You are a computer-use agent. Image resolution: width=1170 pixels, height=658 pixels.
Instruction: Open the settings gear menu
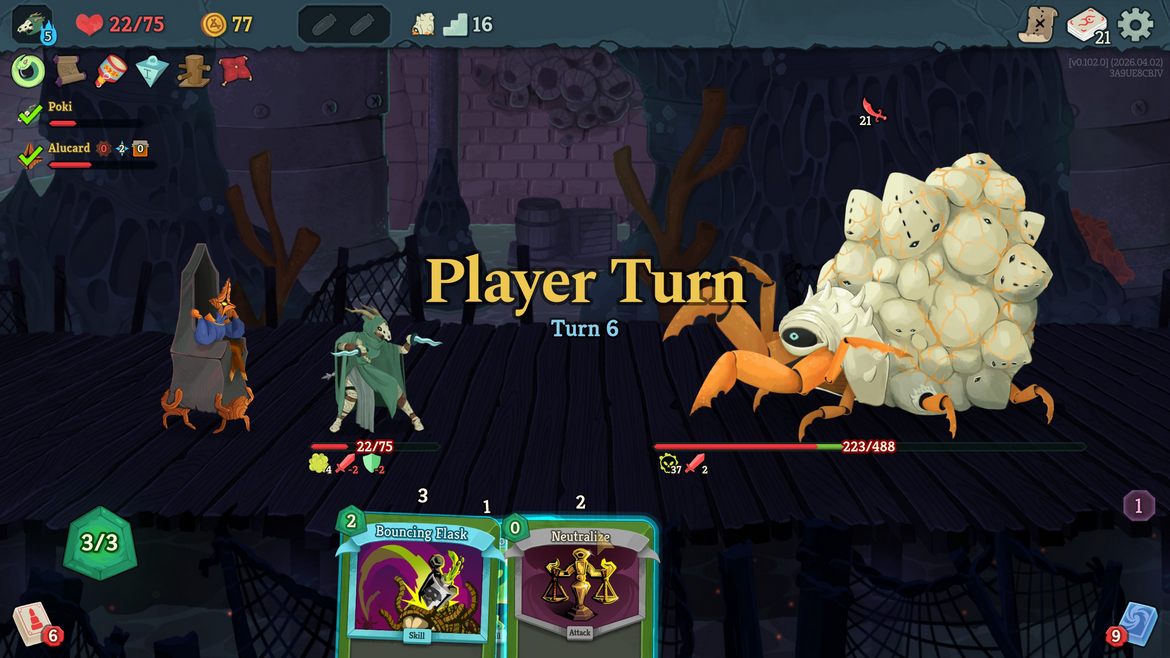(1135, 24)
